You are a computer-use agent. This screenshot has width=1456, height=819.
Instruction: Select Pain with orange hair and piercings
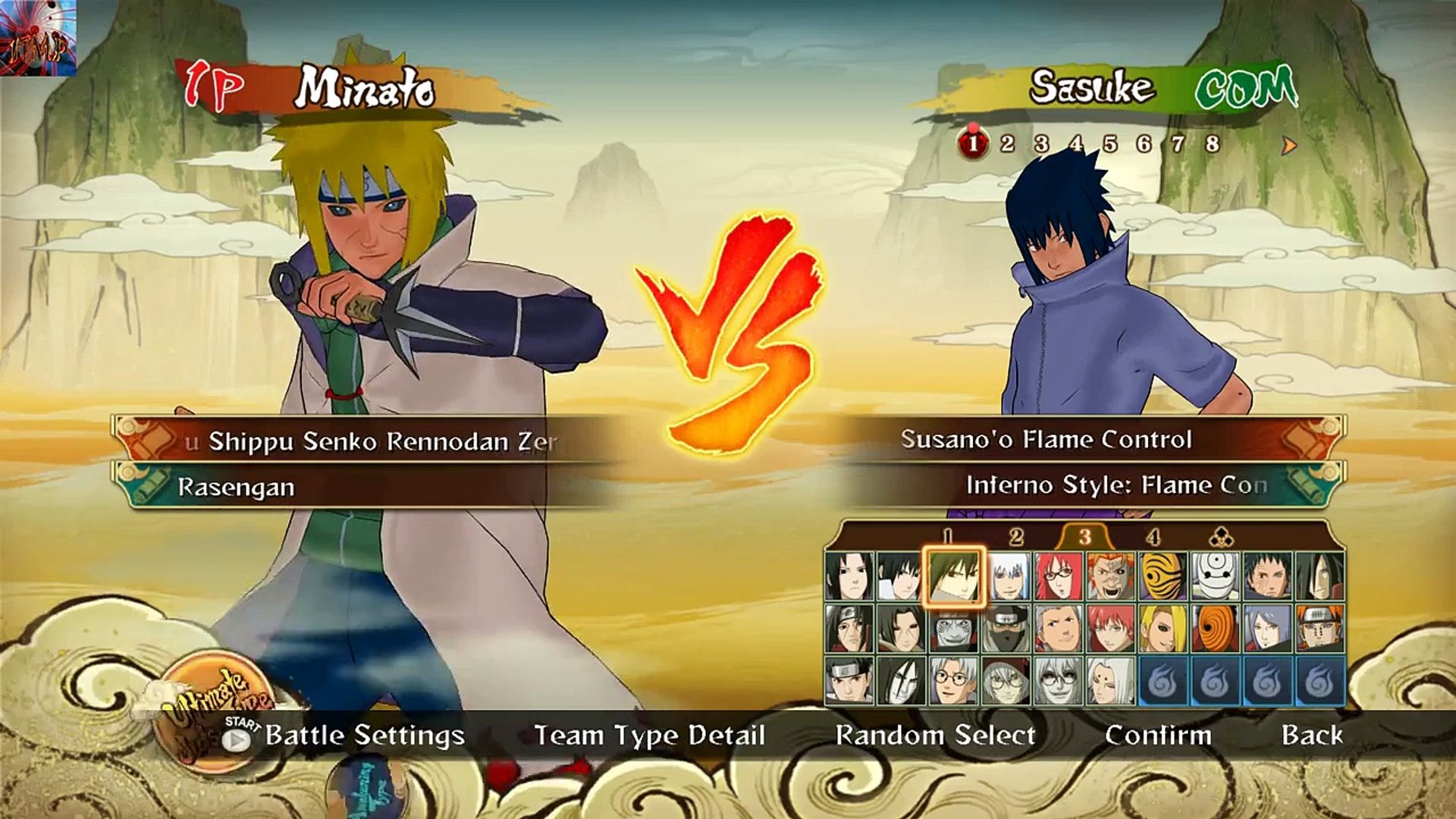tap(1319, 629)
